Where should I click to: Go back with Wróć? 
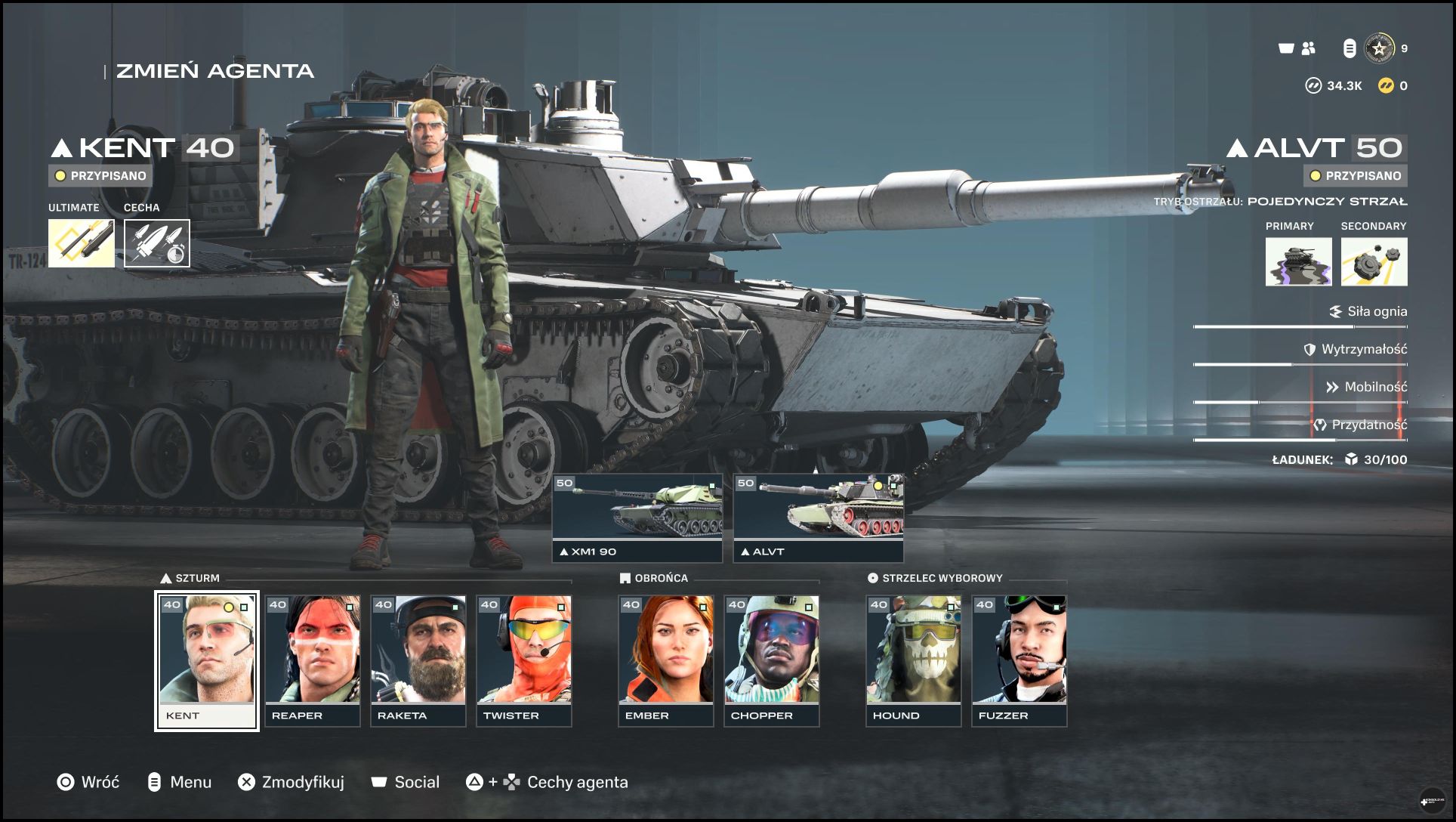(88, 782)
